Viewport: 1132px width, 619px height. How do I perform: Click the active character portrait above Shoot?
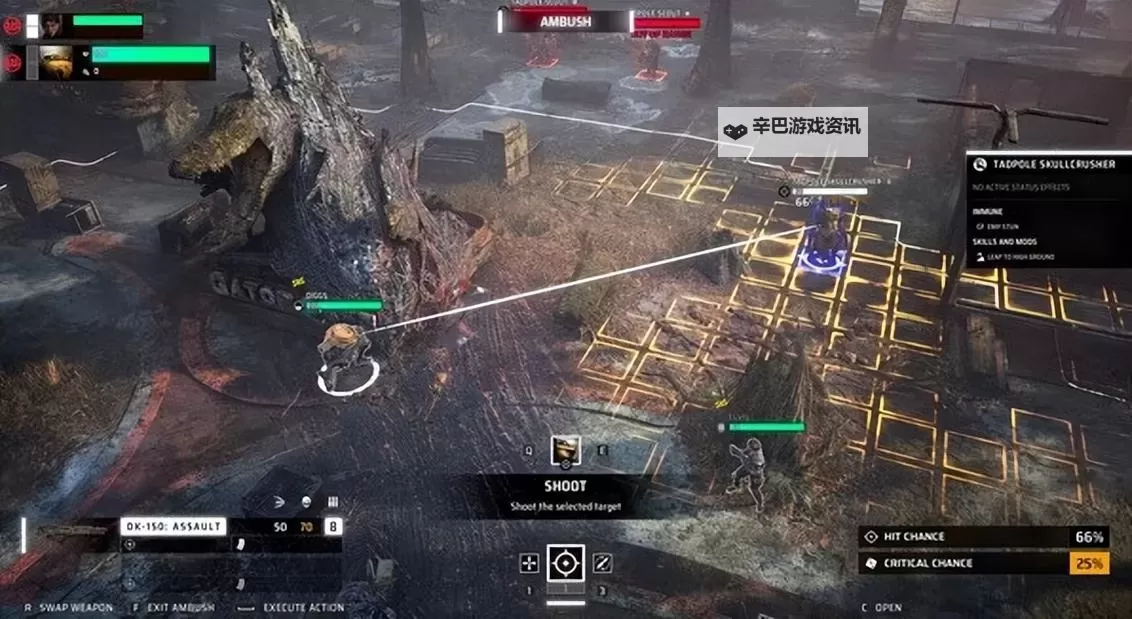[566, 451]
